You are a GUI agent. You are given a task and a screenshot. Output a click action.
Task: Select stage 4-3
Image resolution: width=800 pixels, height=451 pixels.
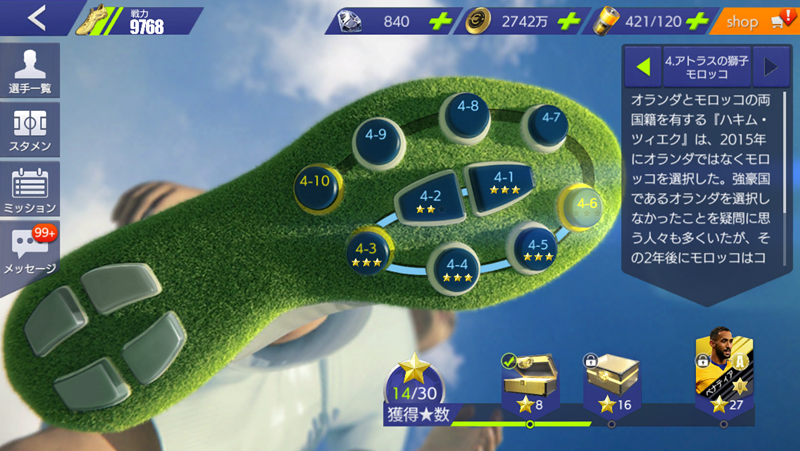point(365,251)
